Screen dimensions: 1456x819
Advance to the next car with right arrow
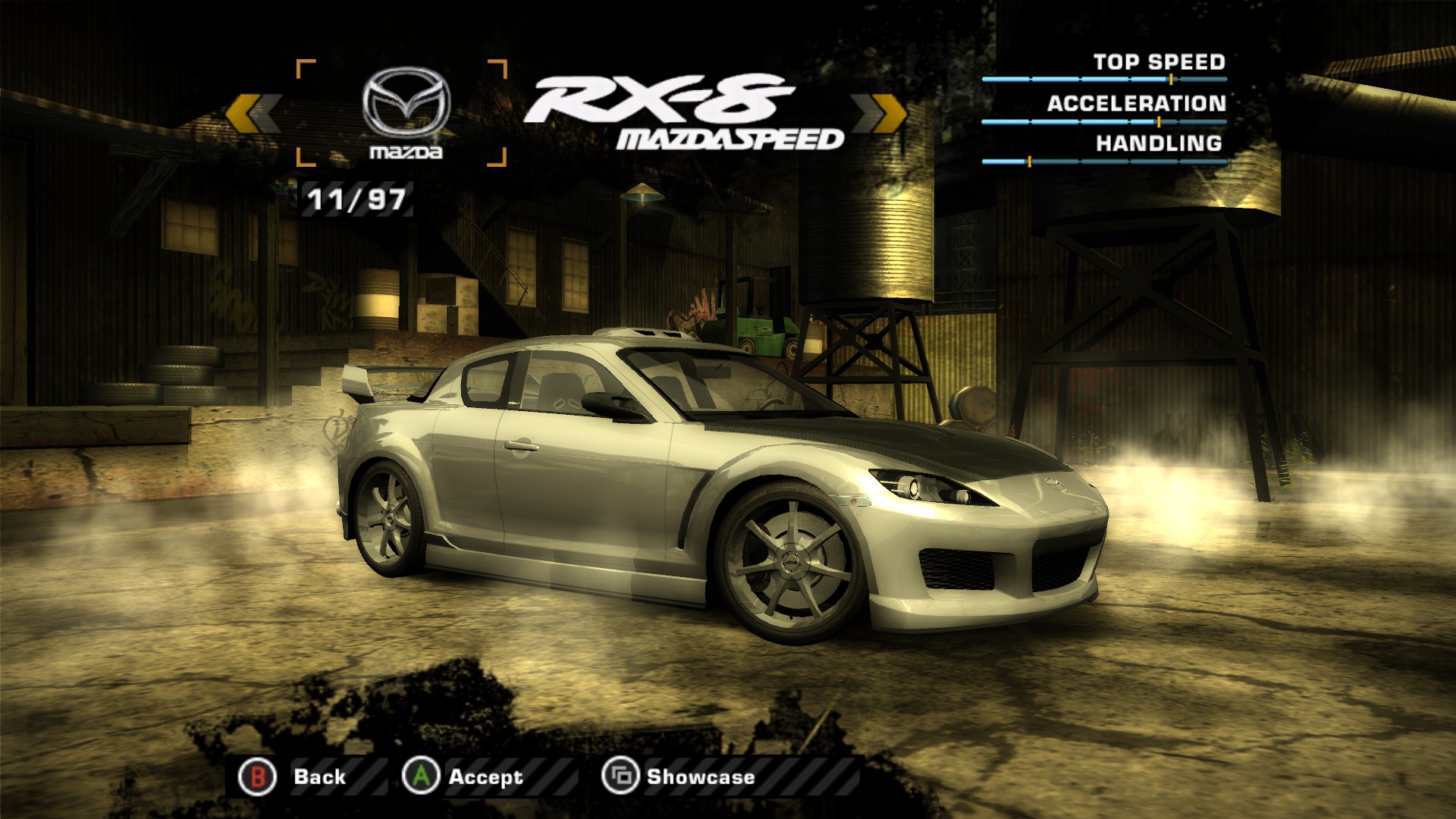coord(879,114)
